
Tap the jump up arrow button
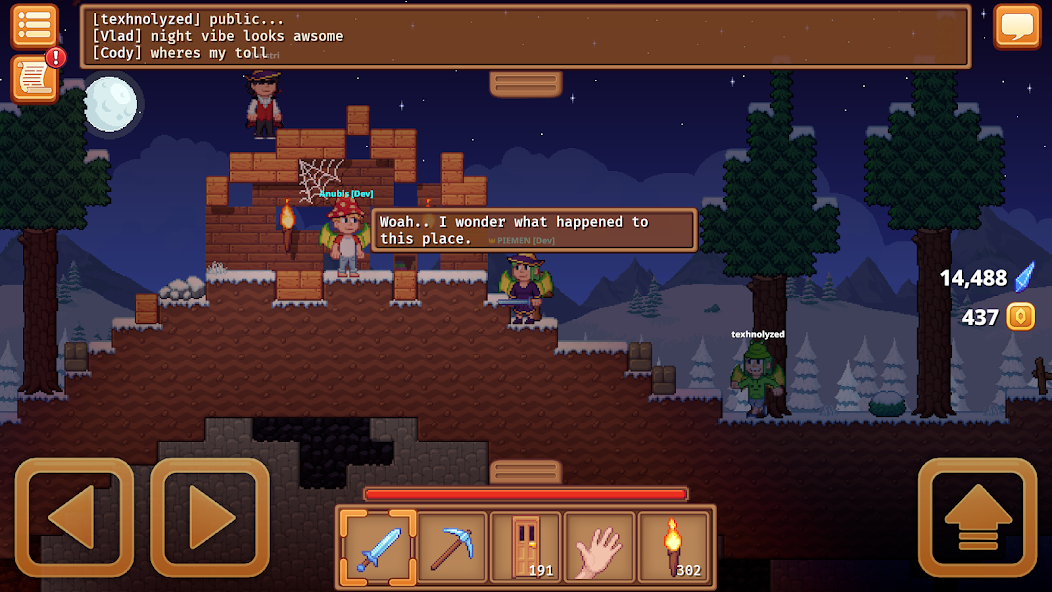pyautogui.click(x=977, y=517)
